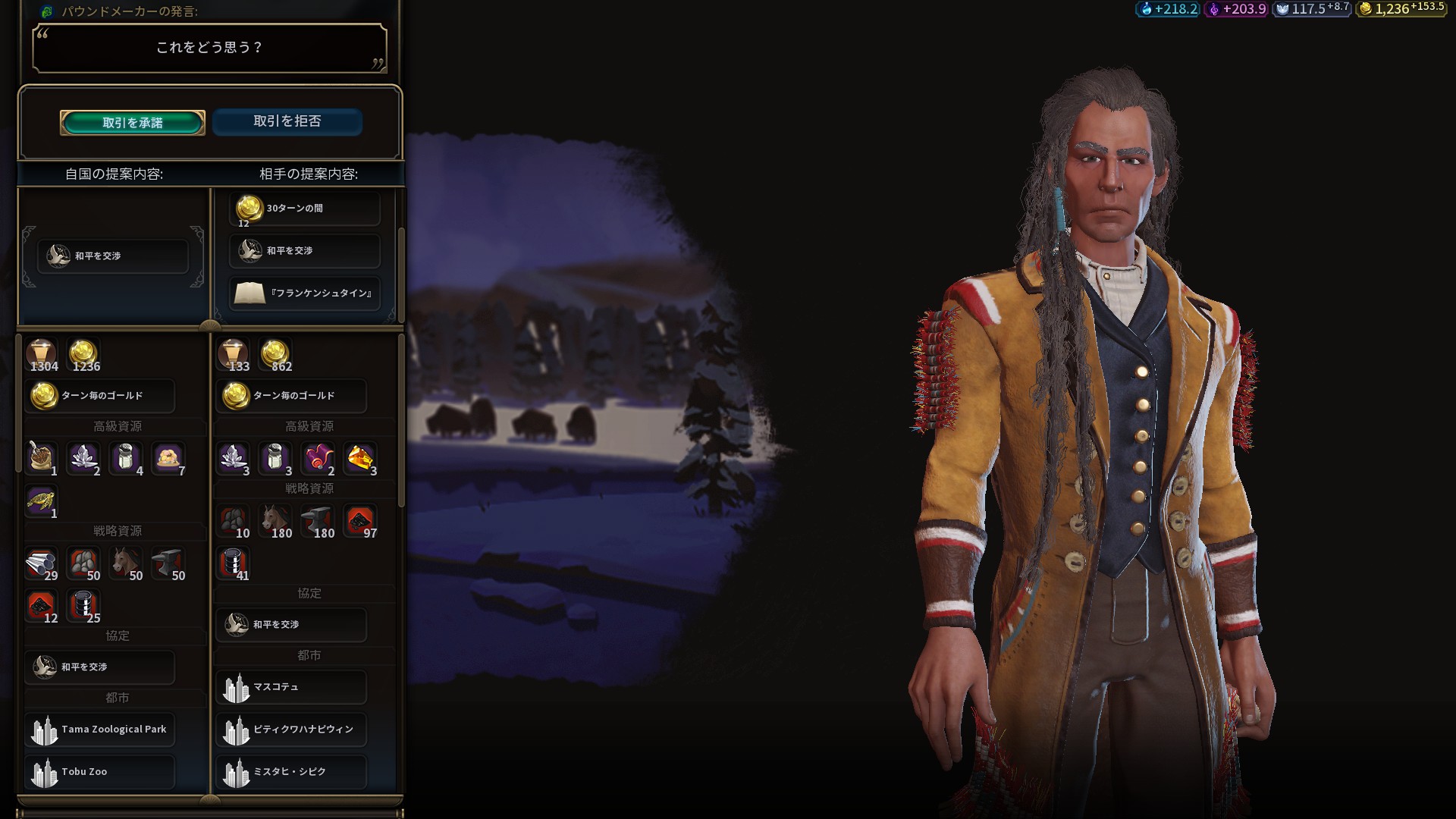Click your peace agreement (和平を交渉) in available items
Screen dimensions: 1456x819
(x=100, y=667)
